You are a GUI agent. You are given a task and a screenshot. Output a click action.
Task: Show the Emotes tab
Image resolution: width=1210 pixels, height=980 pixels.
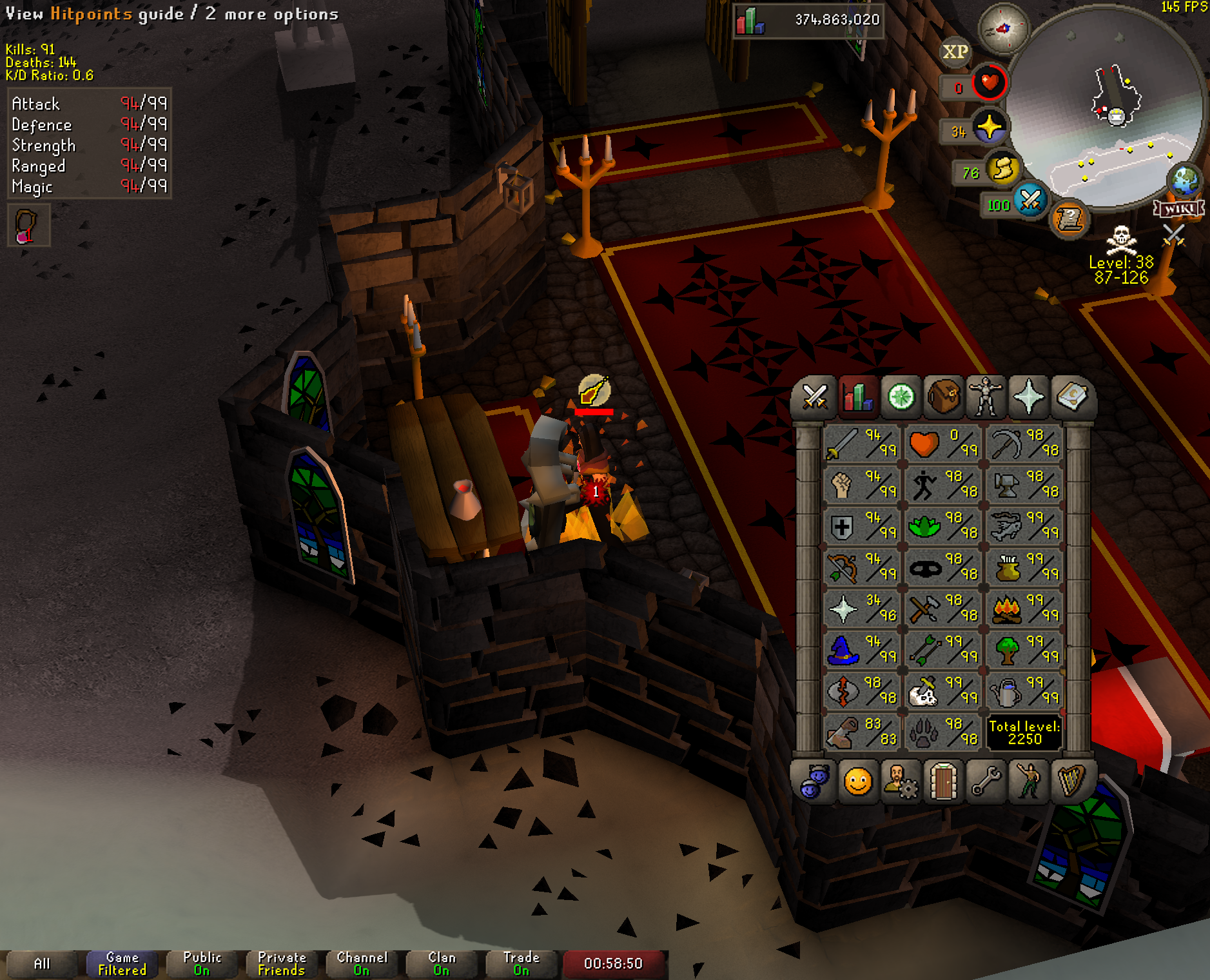point(1028,782)
